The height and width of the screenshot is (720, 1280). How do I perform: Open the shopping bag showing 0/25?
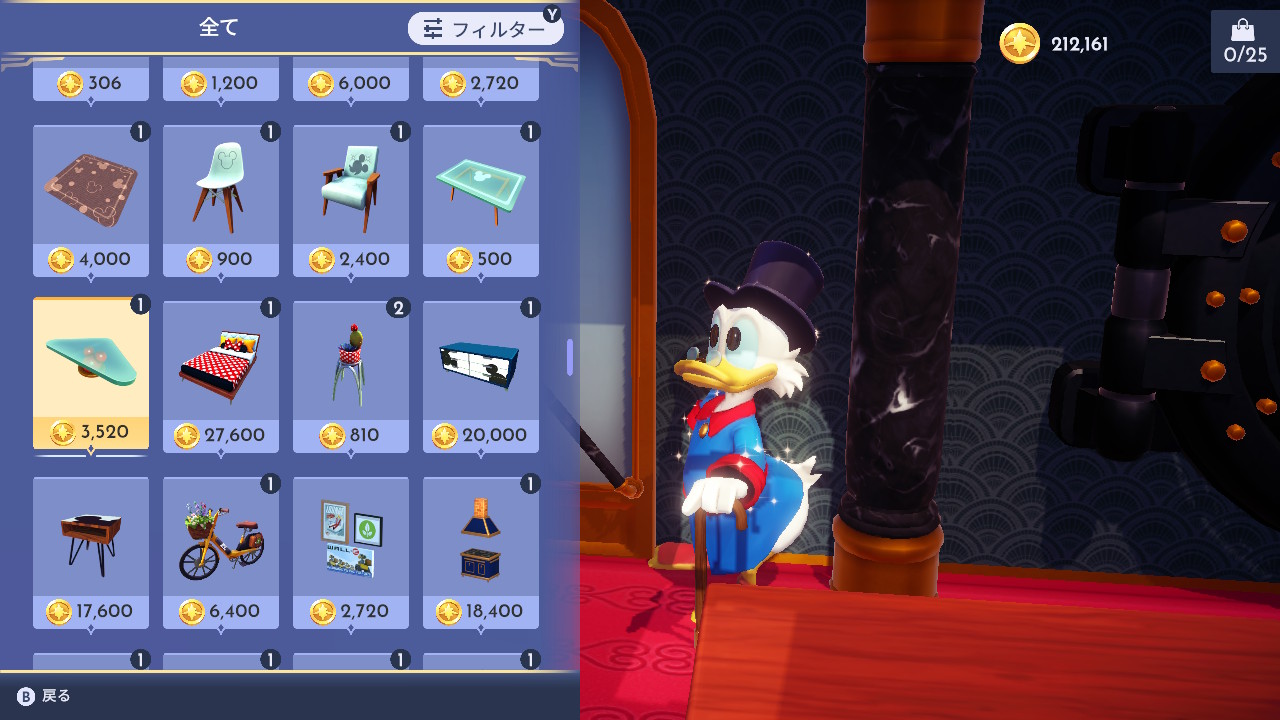[1244, 42]
